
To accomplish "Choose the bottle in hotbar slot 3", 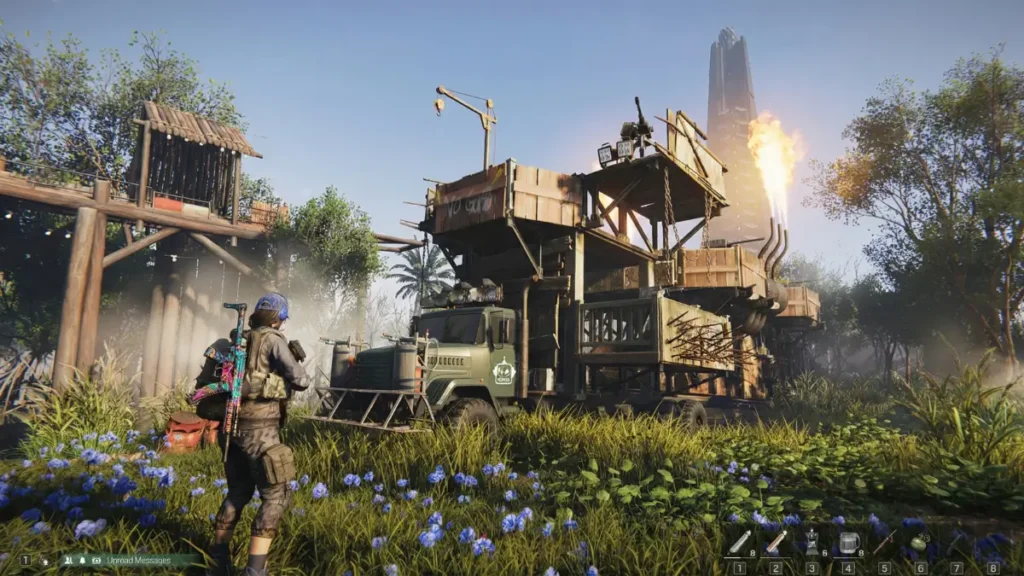I will click(812, 543).
